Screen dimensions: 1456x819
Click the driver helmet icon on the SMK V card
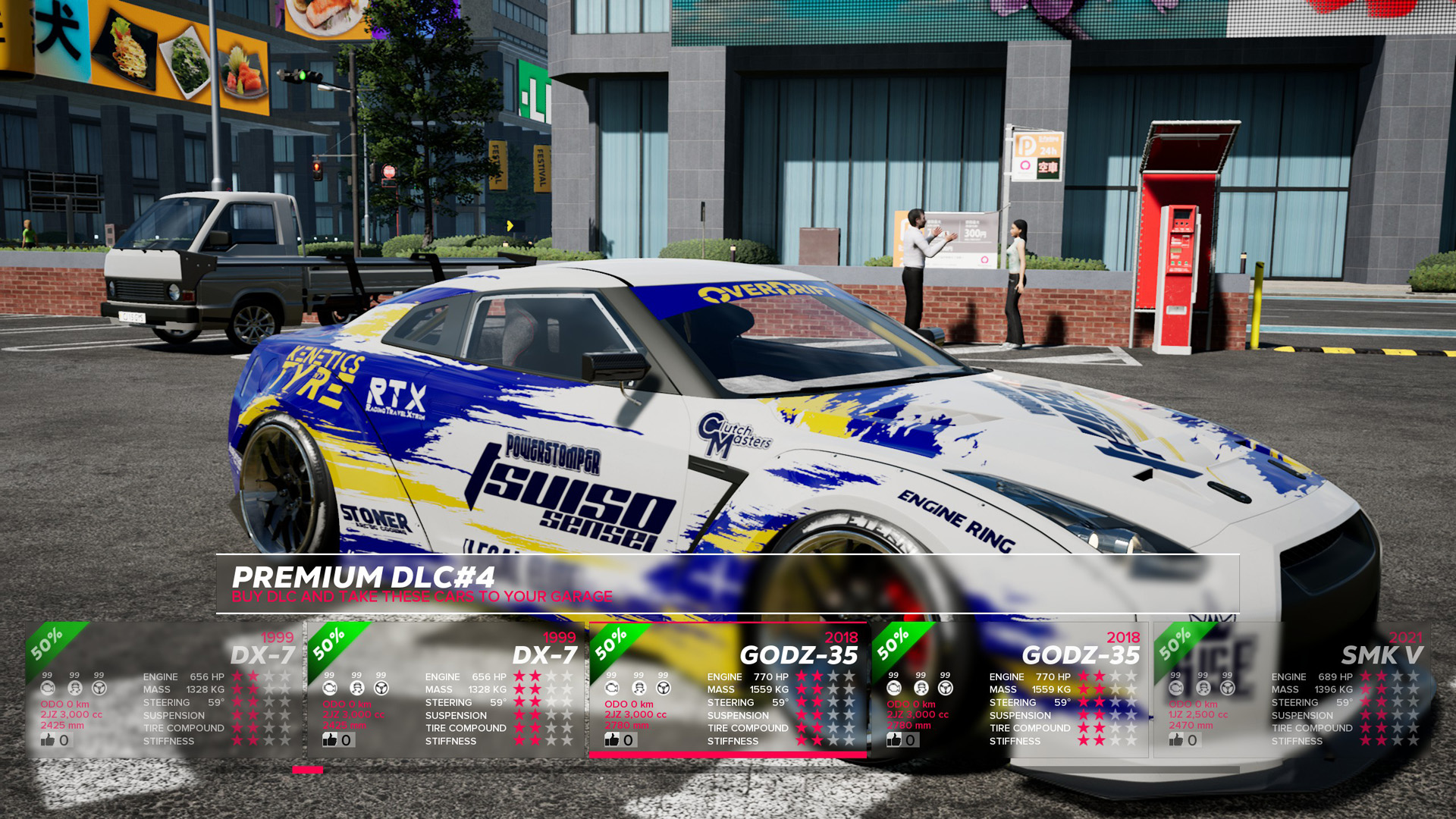click(x=1203, y=688)
